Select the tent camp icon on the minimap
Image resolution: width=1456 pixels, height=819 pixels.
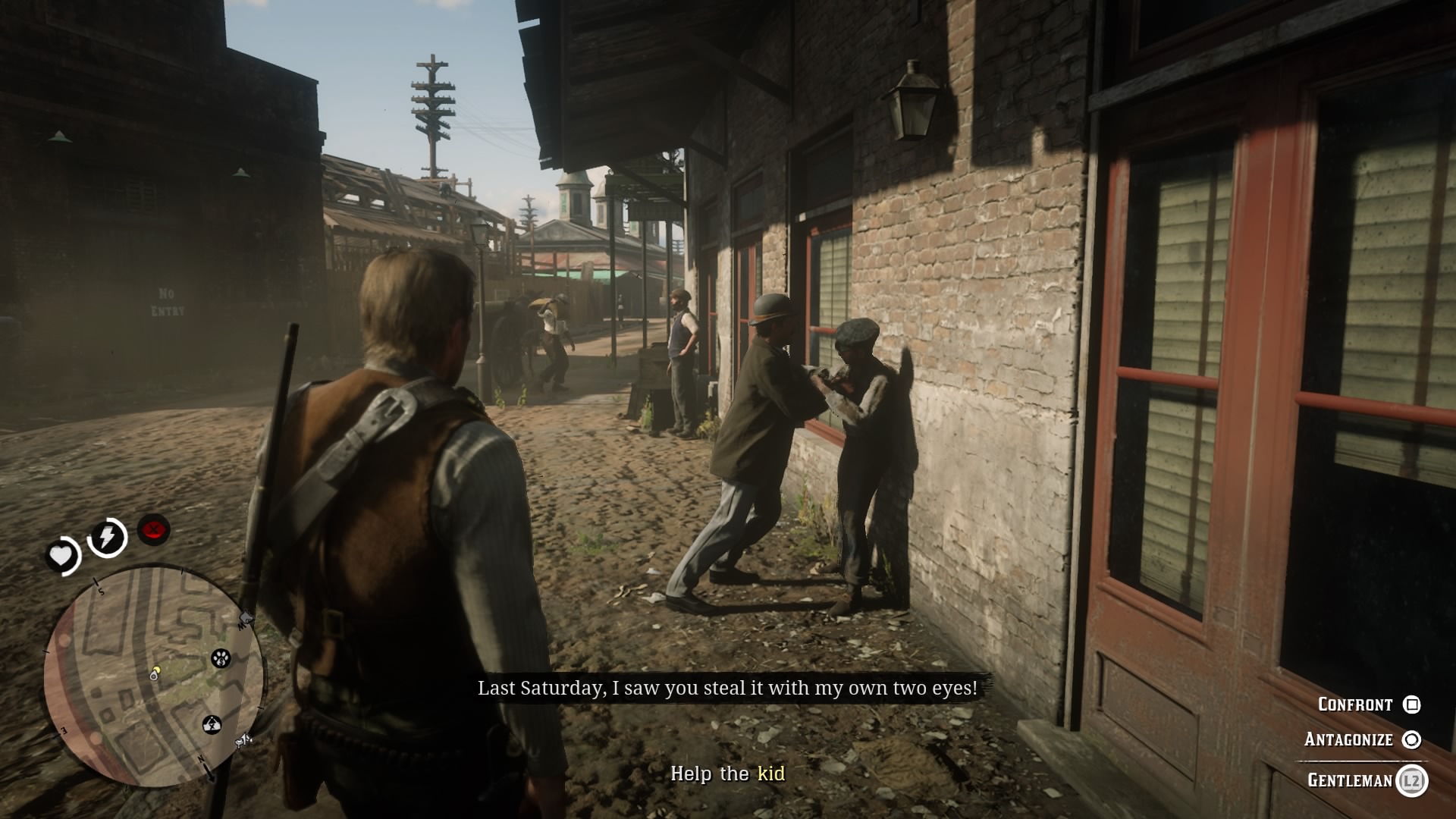211,724
